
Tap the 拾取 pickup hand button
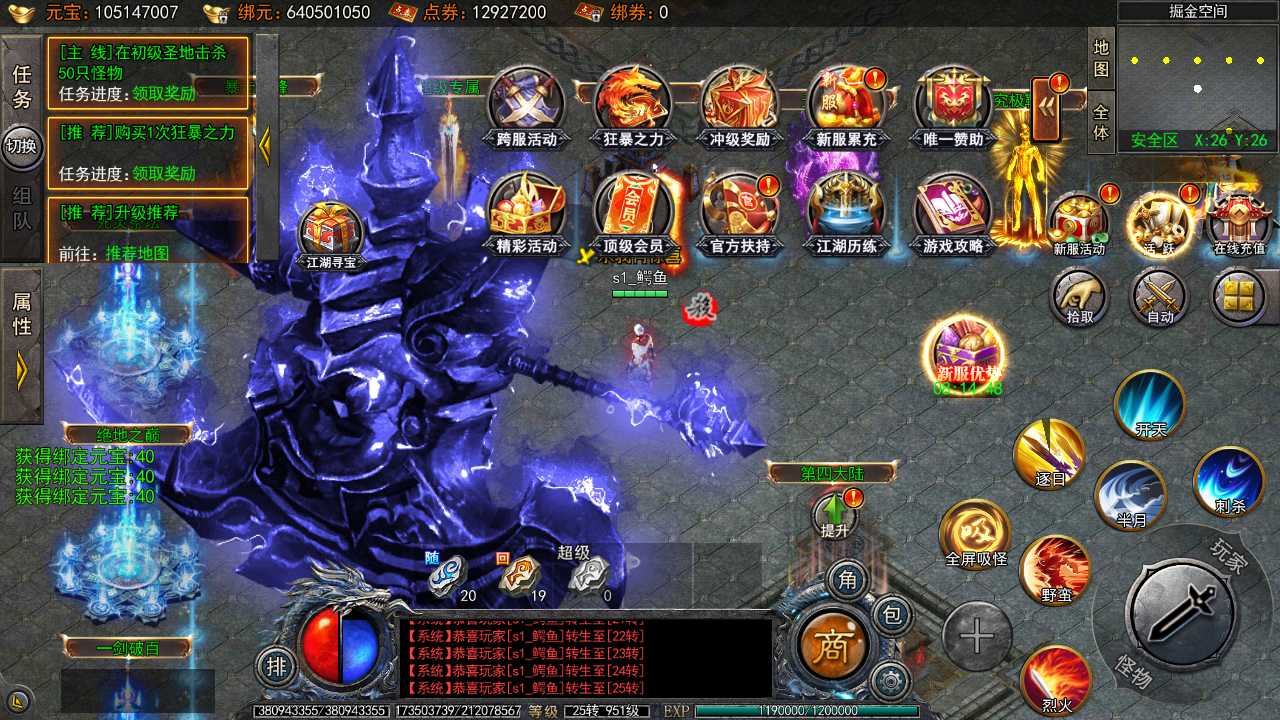(1080, 297)
